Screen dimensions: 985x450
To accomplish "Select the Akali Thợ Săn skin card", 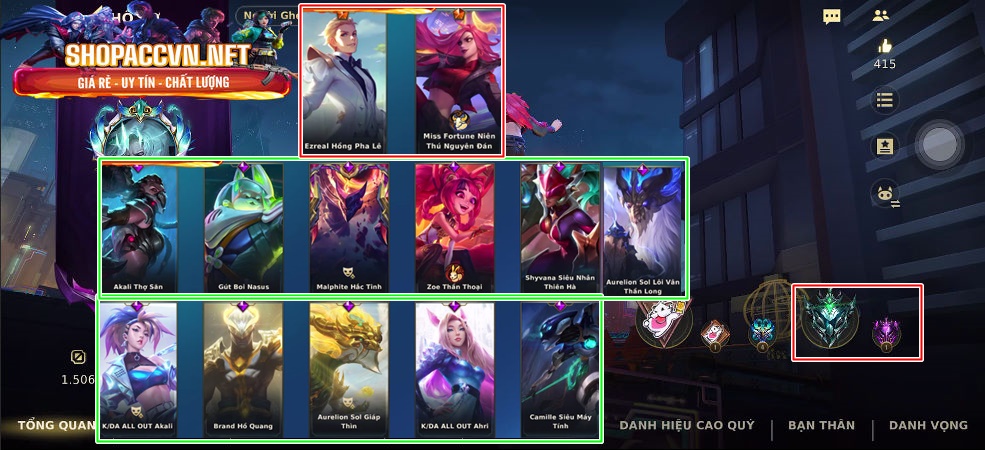I will [139, 228].
